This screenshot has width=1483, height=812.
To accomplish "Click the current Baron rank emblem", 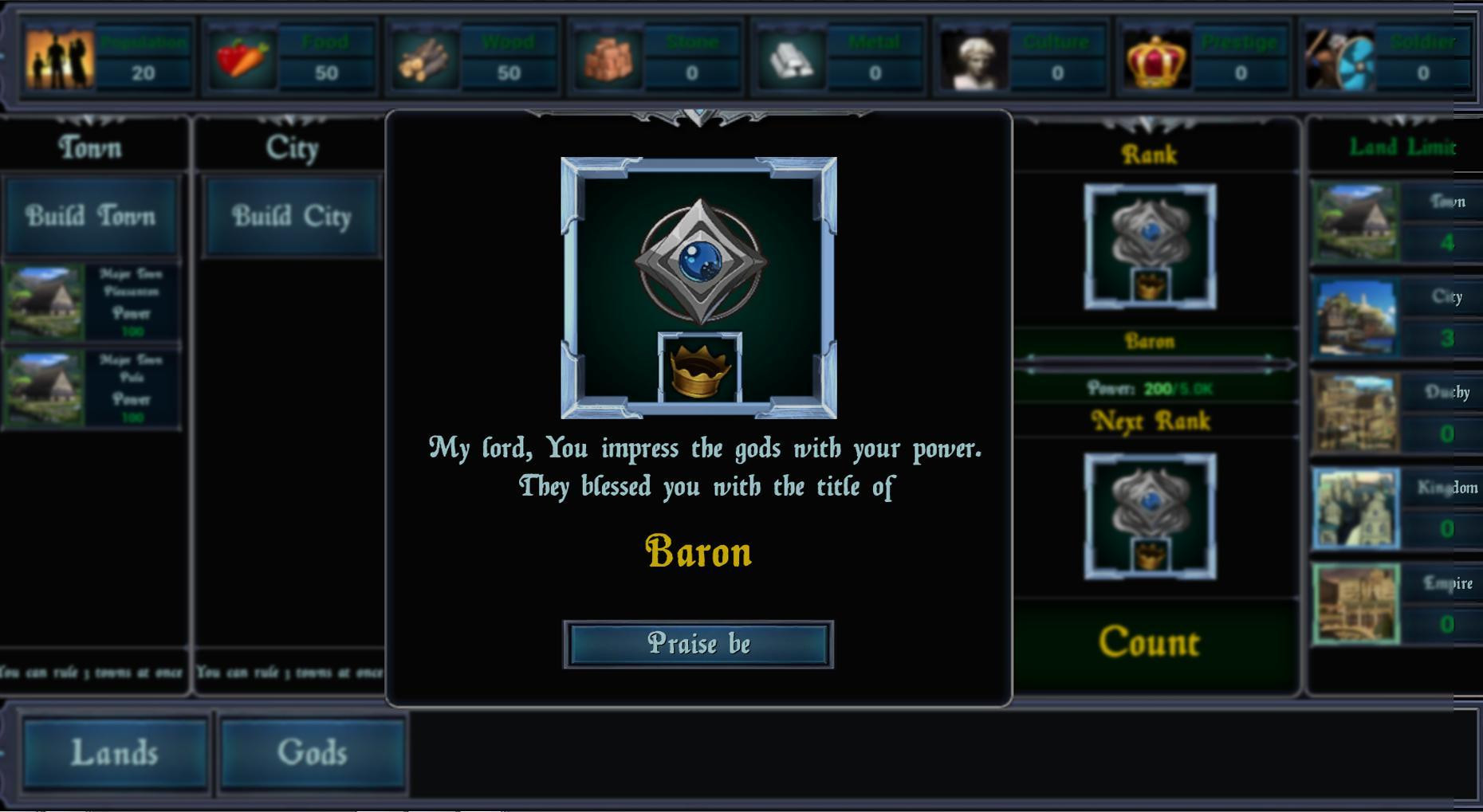I will (1150, 246).
